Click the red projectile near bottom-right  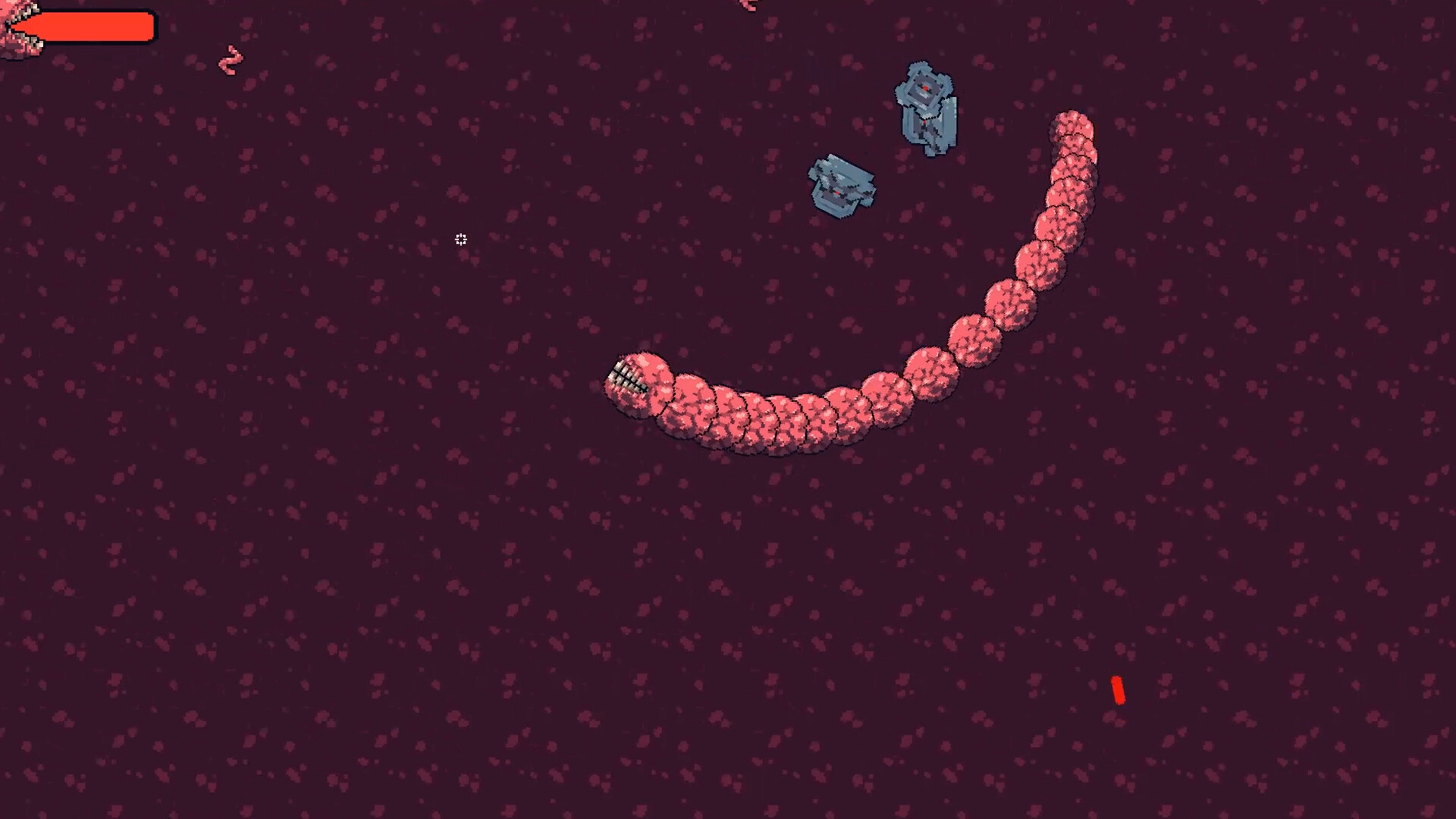tap(1119, 690)
